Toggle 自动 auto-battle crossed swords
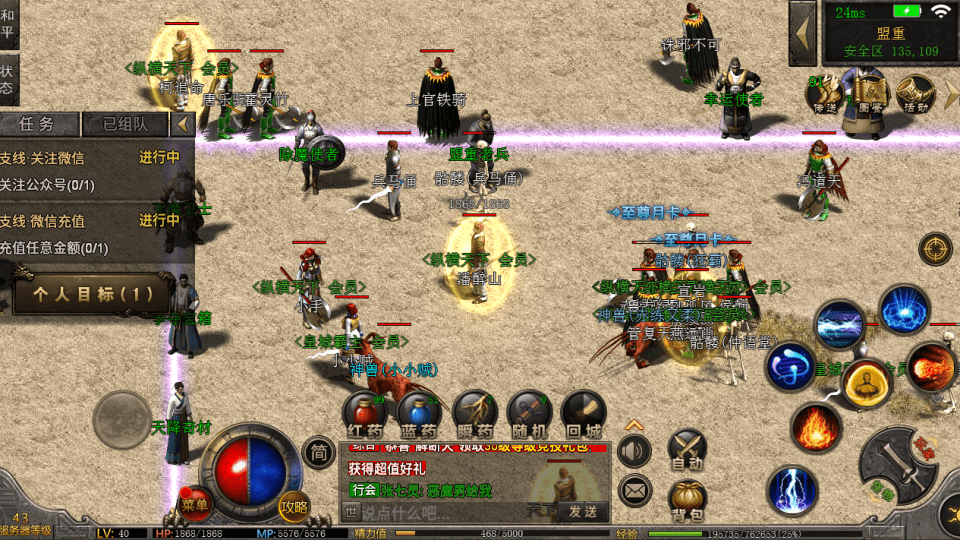 coord(687,449)
